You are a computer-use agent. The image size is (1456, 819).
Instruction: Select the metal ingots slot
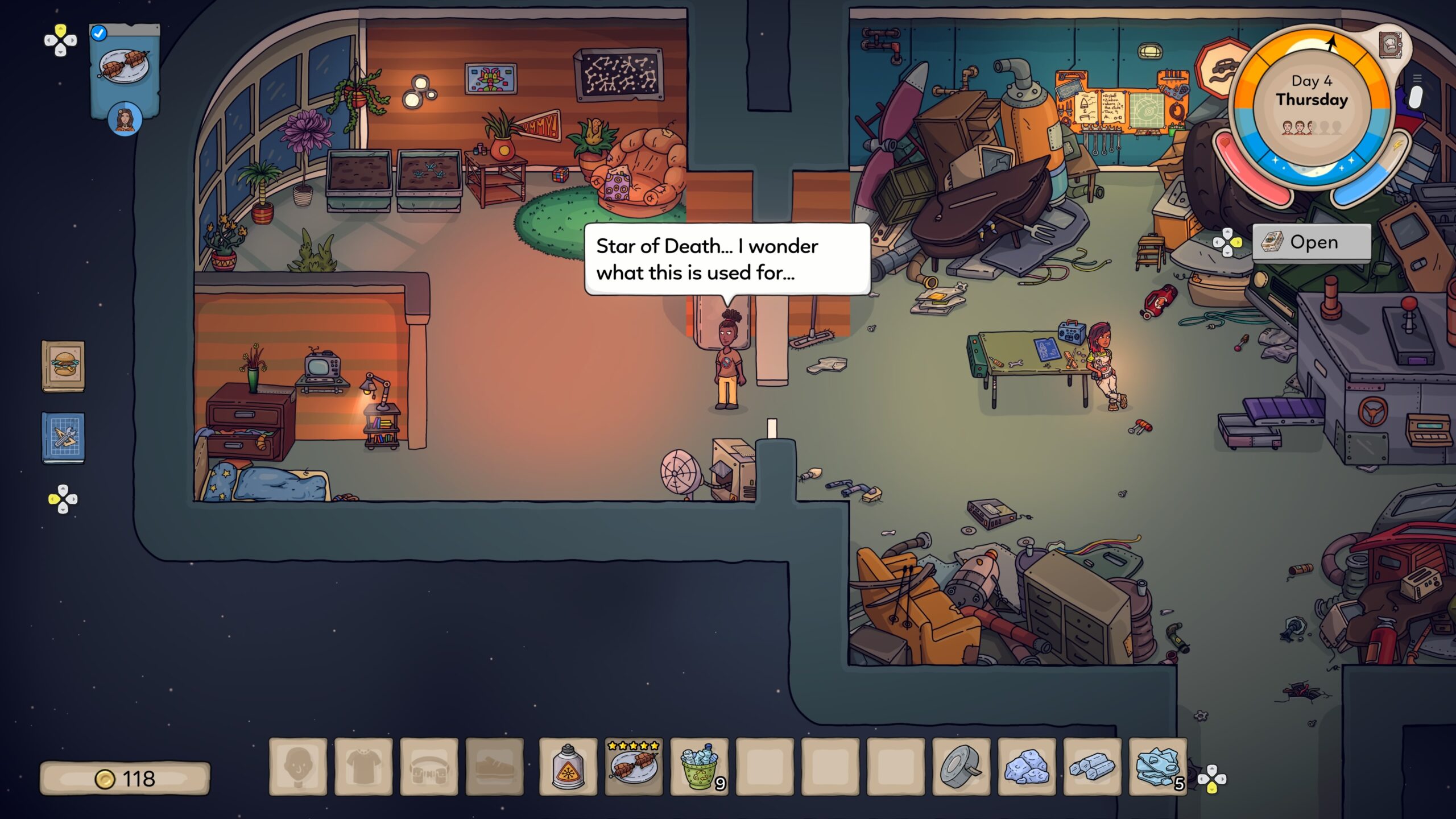1092,766
